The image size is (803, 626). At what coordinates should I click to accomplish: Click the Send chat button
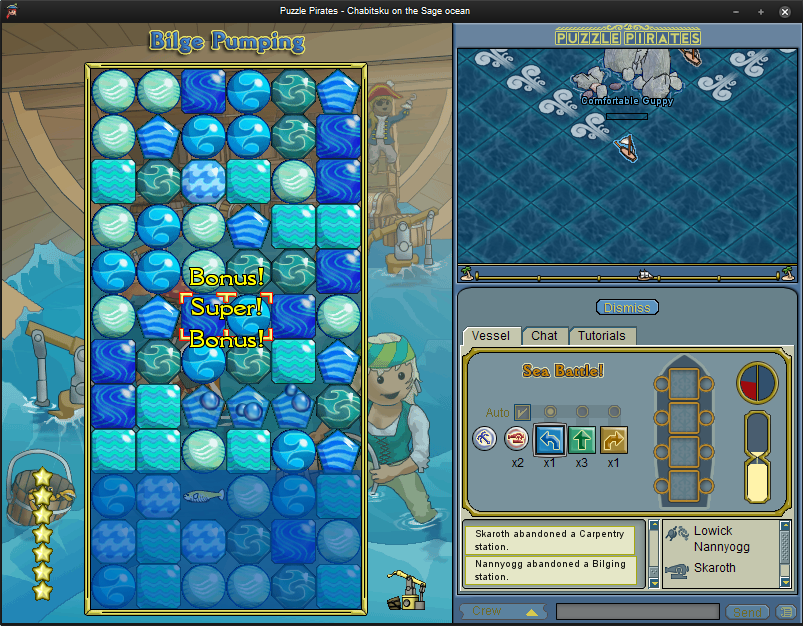(748, 611)
